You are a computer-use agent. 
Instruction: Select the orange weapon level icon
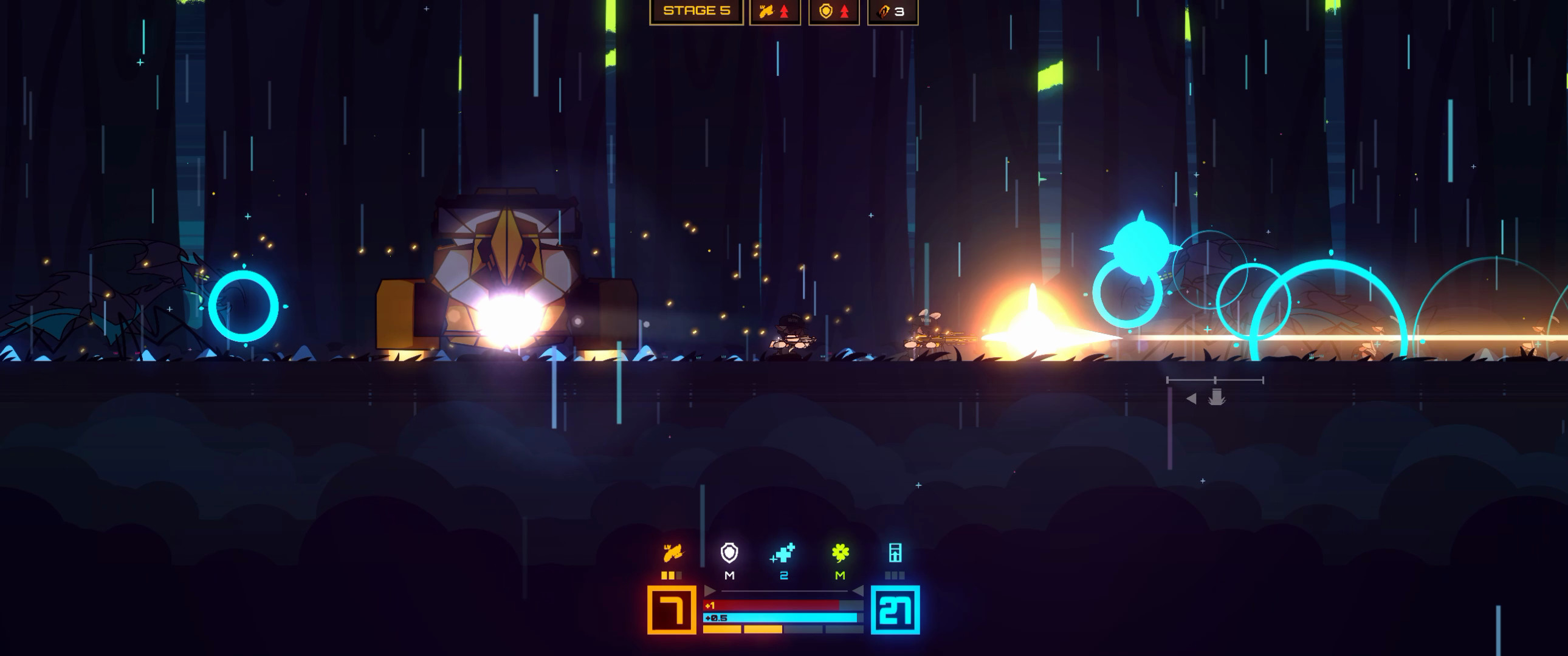tap(672, 554)
